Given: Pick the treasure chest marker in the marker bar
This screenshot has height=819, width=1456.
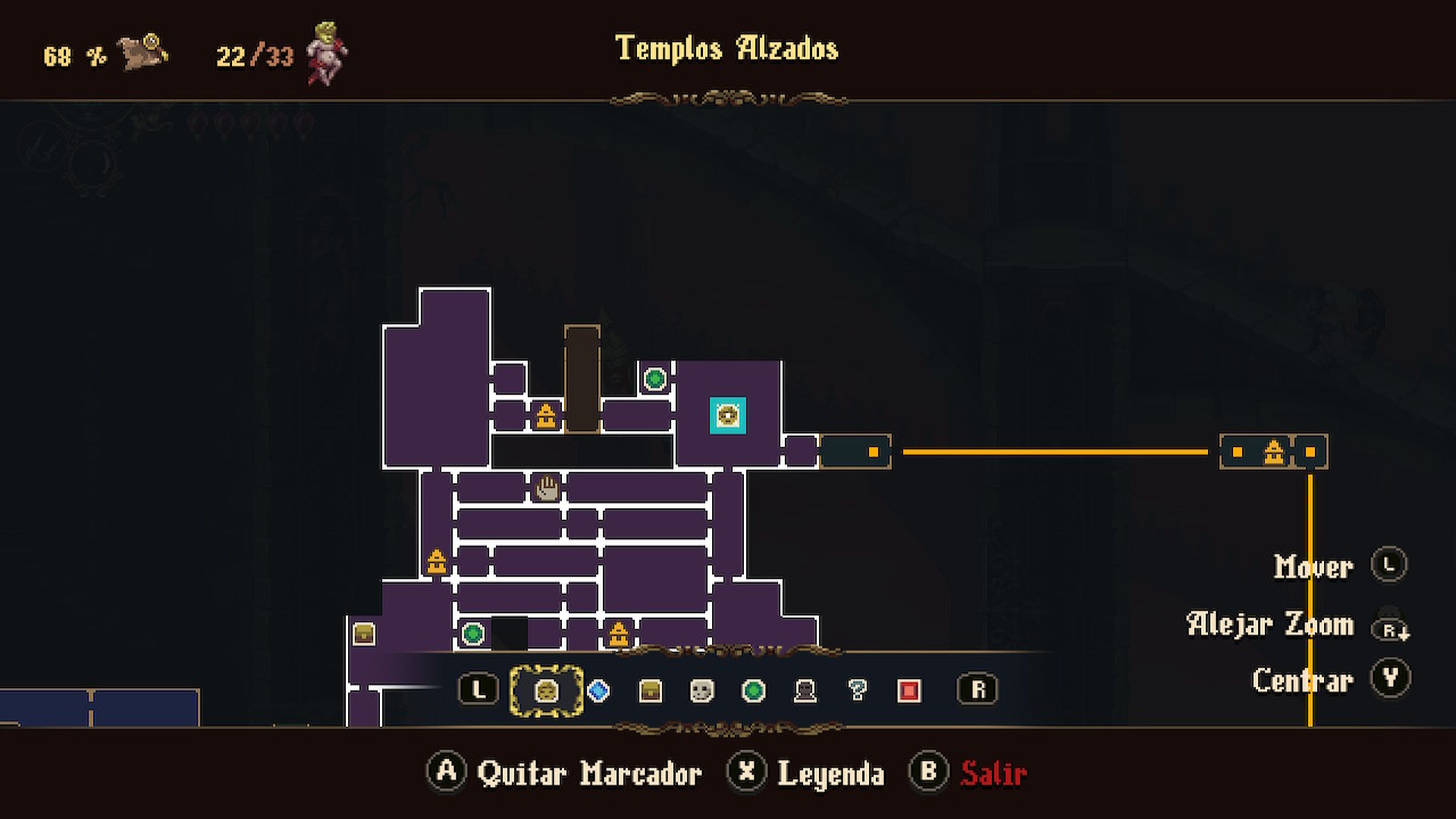Looking at the screenshot, I should coord(650,690).
